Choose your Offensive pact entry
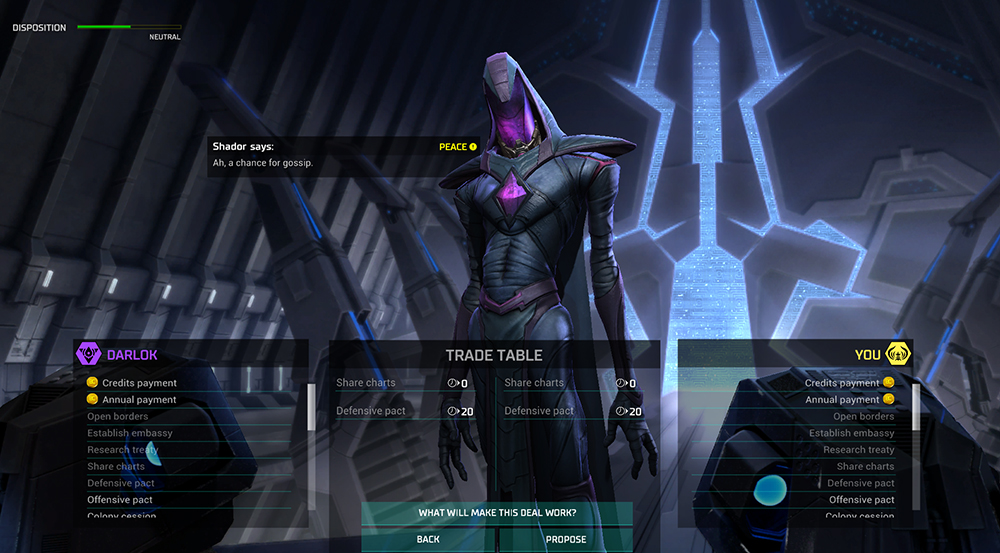 pos(862,500)
